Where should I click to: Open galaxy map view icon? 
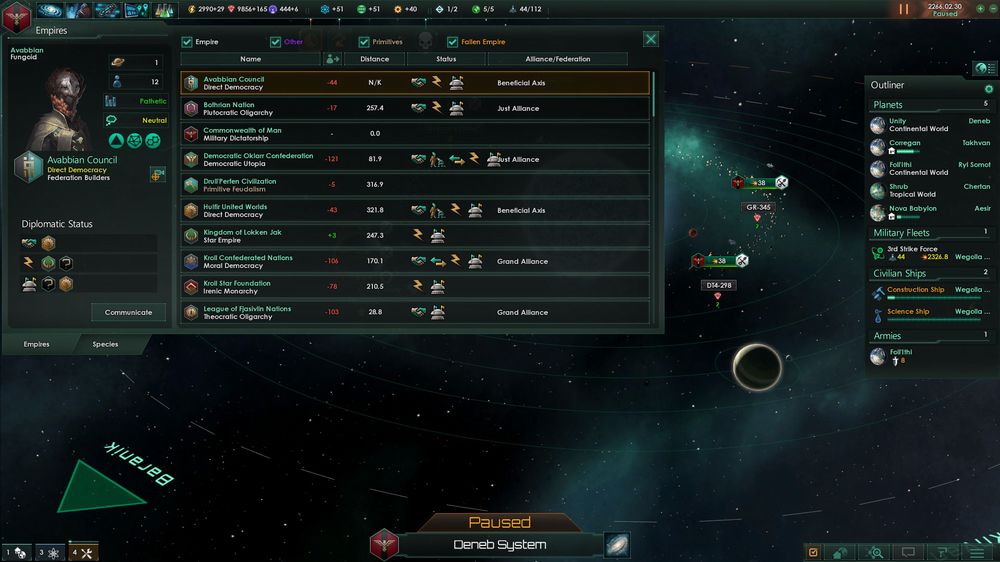pyautogui.click(x=617, y=545)
